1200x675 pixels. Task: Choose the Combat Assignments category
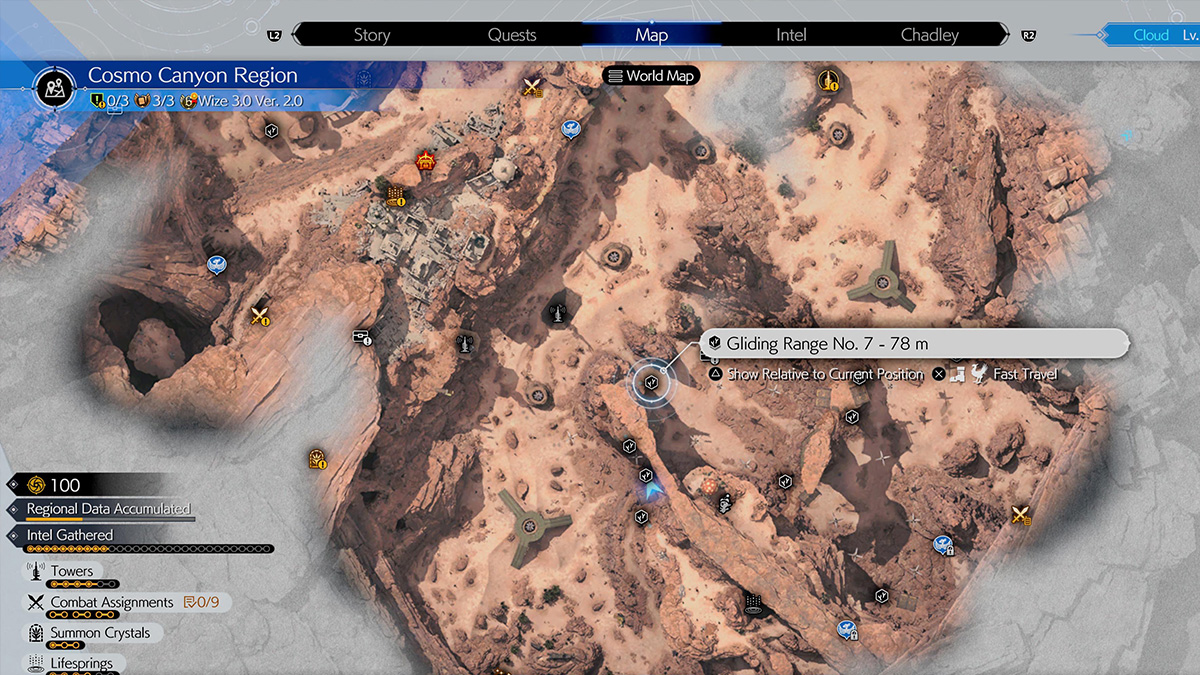point(111,602)
